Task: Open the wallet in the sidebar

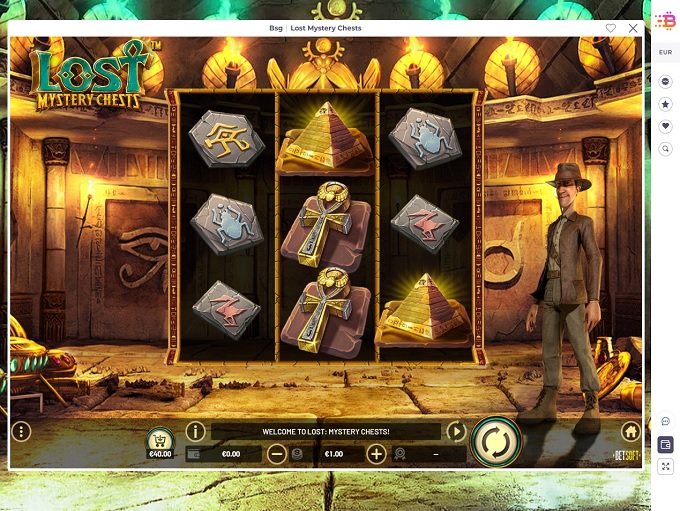Action: [666, 444]
